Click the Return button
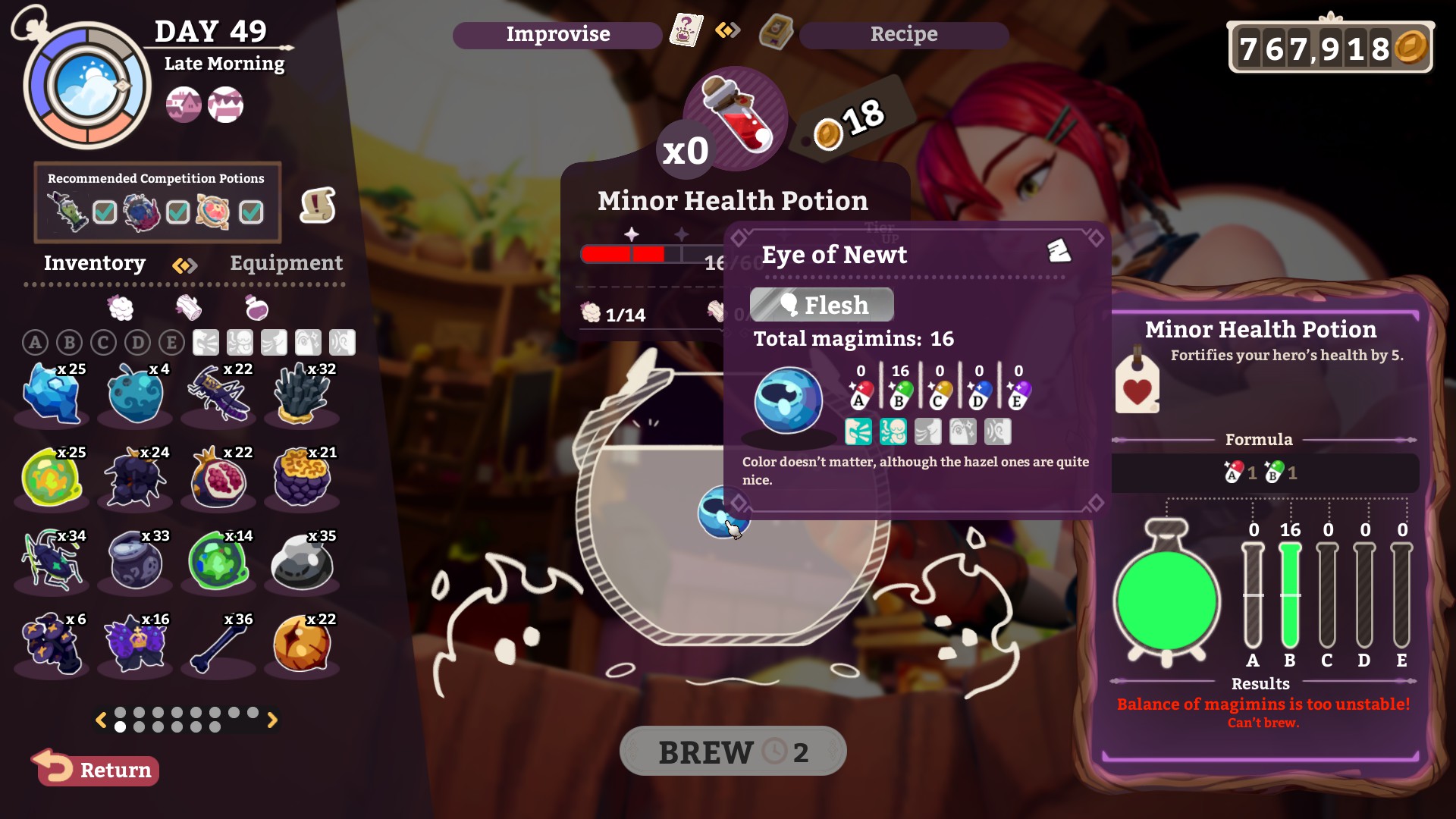The height and width of the screenshot is (819, 1456). 97,769
